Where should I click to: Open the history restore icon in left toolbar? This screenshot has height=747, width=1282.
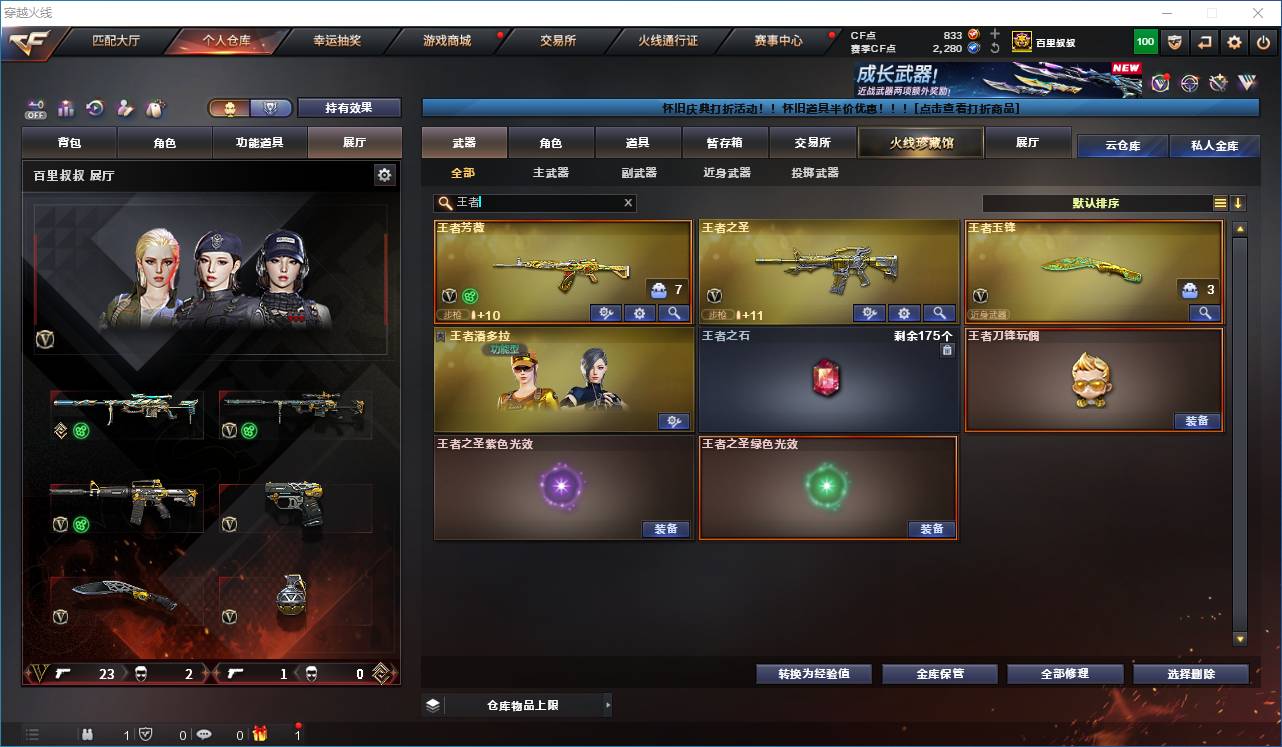point(97,107)
